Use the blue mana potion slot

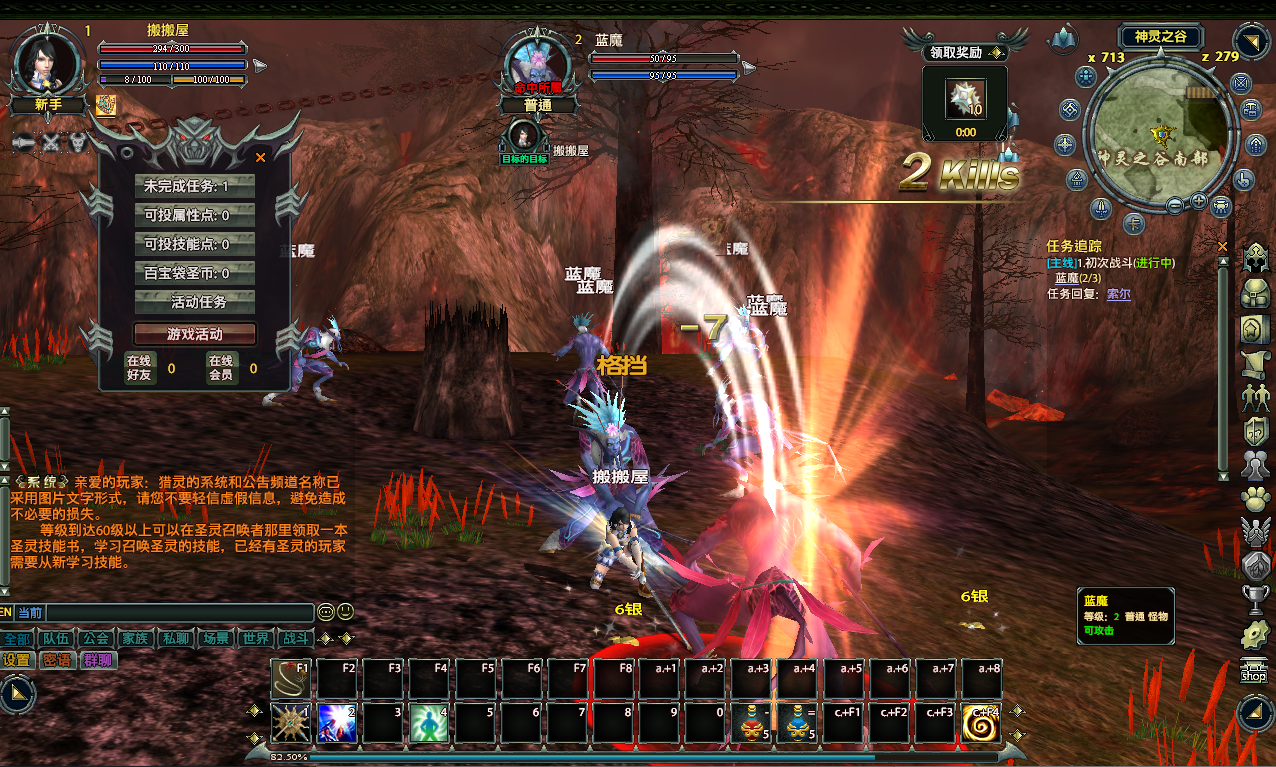coord(796,722)
